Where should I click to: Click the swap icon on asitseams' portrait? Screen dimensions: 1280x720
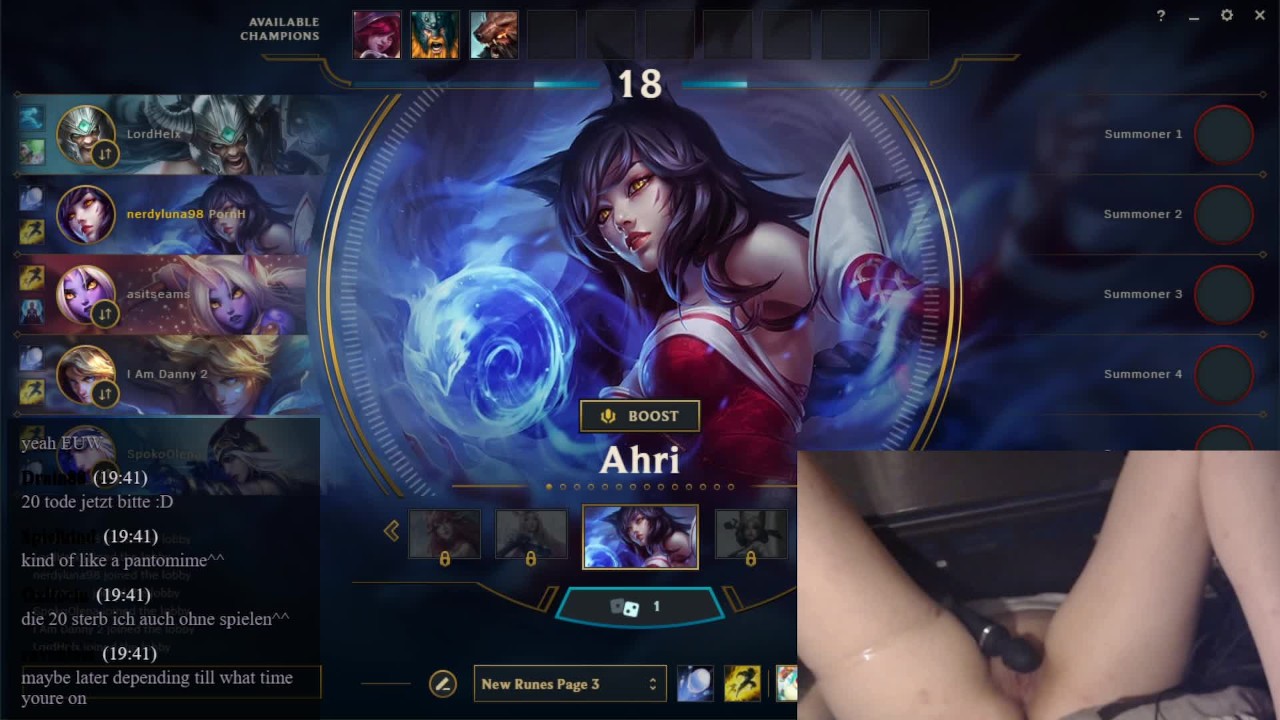click(x=105, y=314)
